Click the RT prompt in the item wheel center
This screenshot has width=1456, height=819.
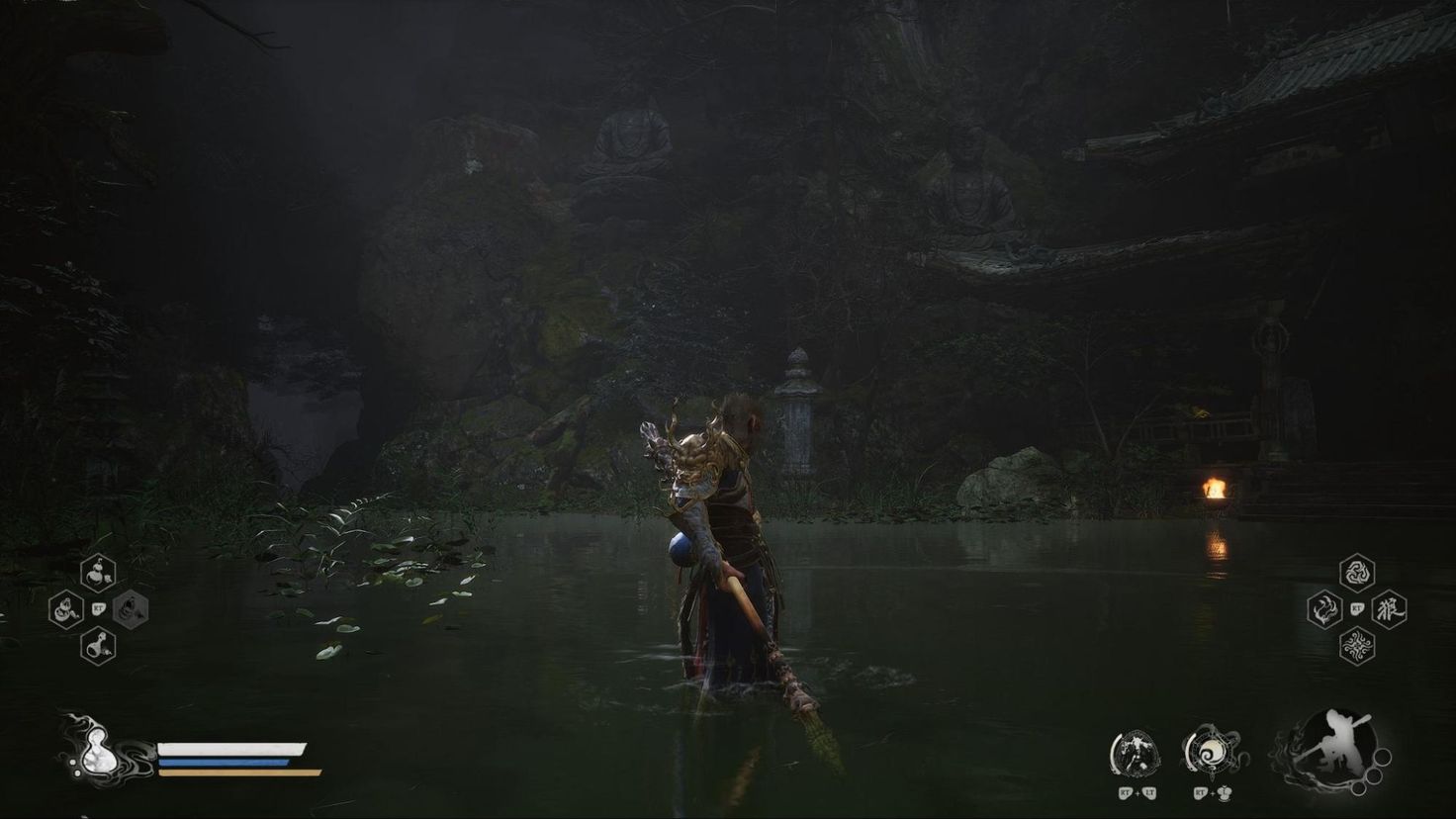coord(99,608)
